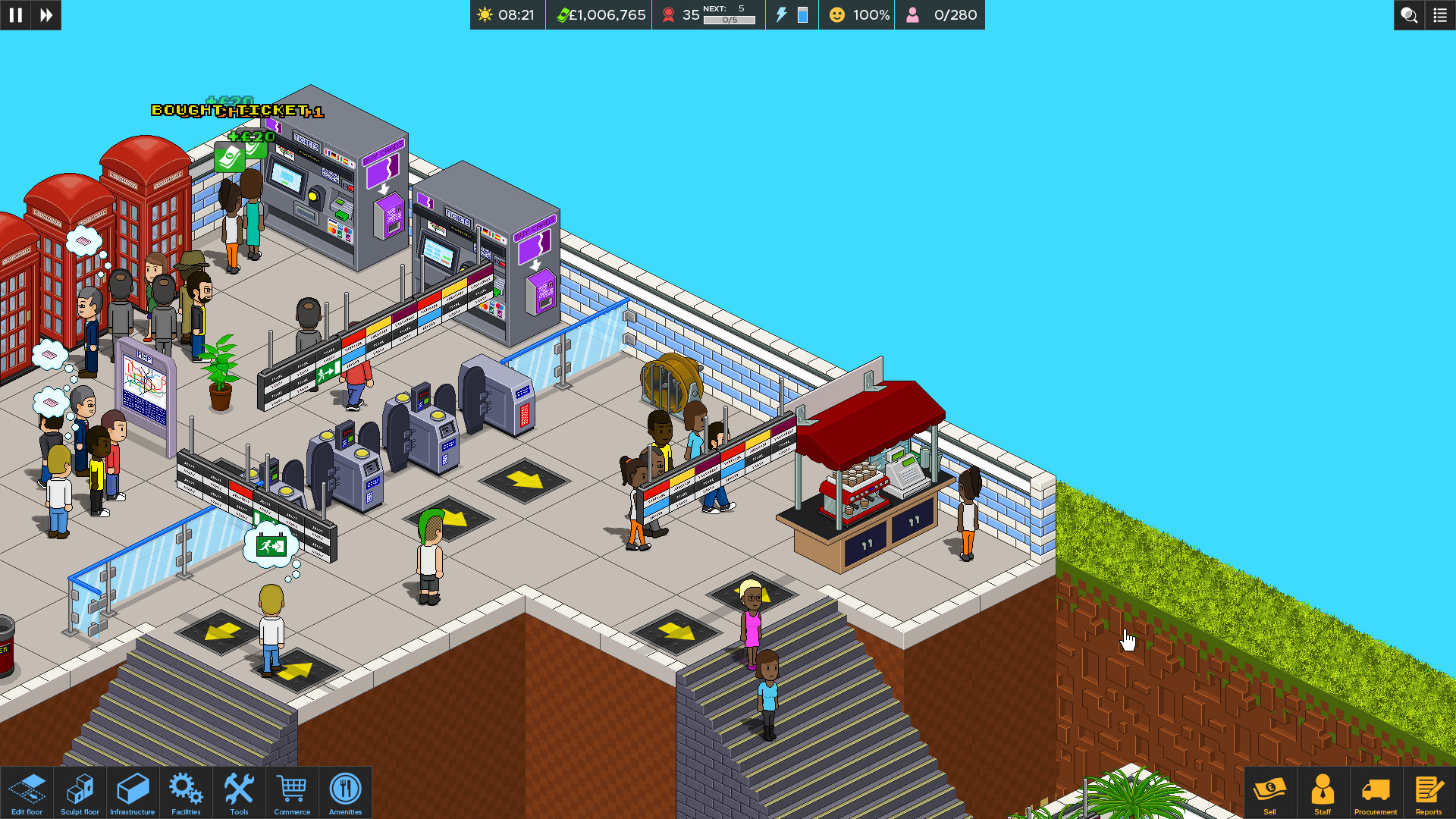Screen dimensions: 1456x819
Task: Select the Tools icon
Action: (x=239, y=792)
